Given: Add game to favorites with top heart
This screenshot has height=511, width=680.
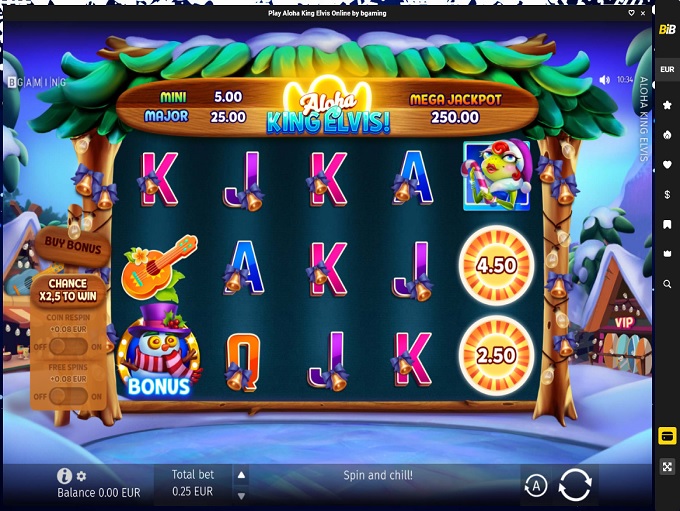Looking at the screenshot, I should [630, 14].
